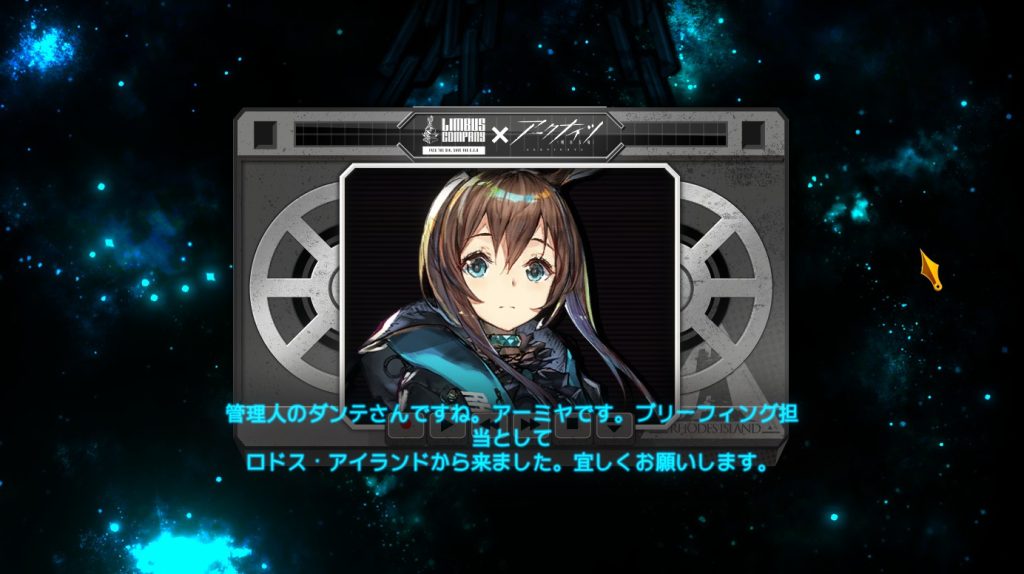Select the square stop button on the cassette deck
The image size is (1024, 574).
[571, 426]
